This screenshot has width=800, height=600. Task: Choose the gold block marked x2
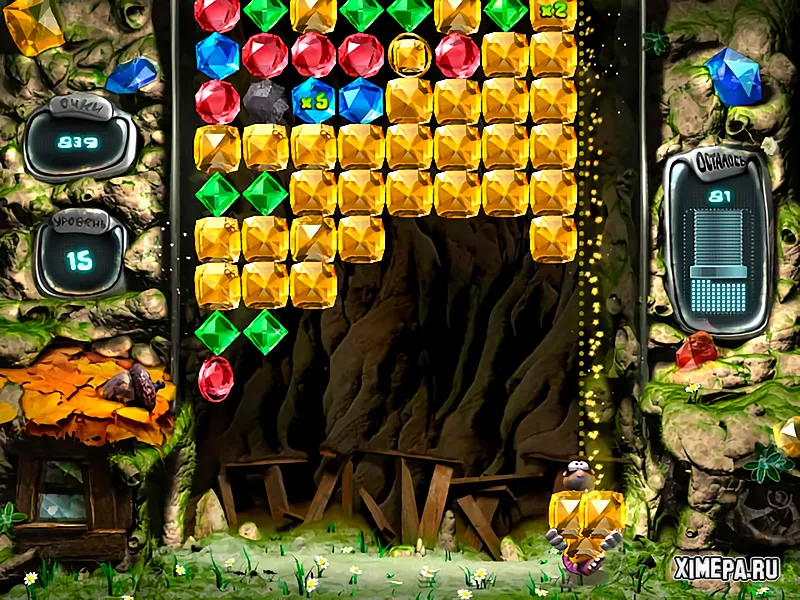click(x=553, y=13)
